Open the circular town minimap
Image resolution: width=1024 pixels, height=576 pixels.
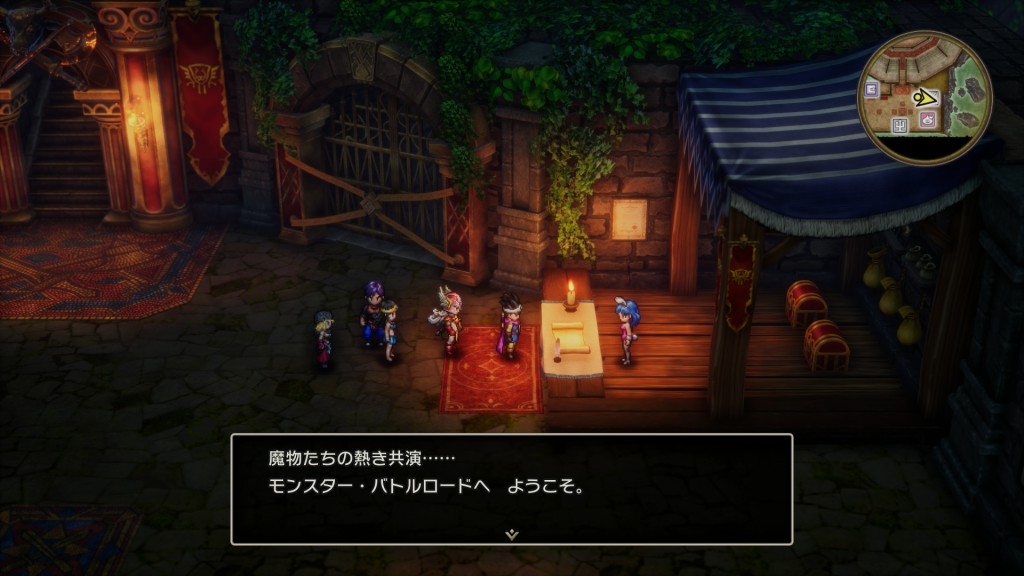click(x=924, y=97)
